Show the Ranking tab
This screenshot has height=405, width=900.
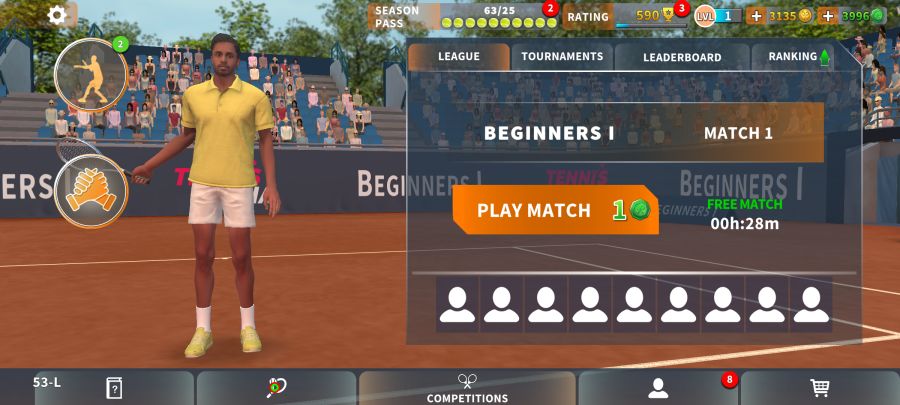tap(798, 57)
